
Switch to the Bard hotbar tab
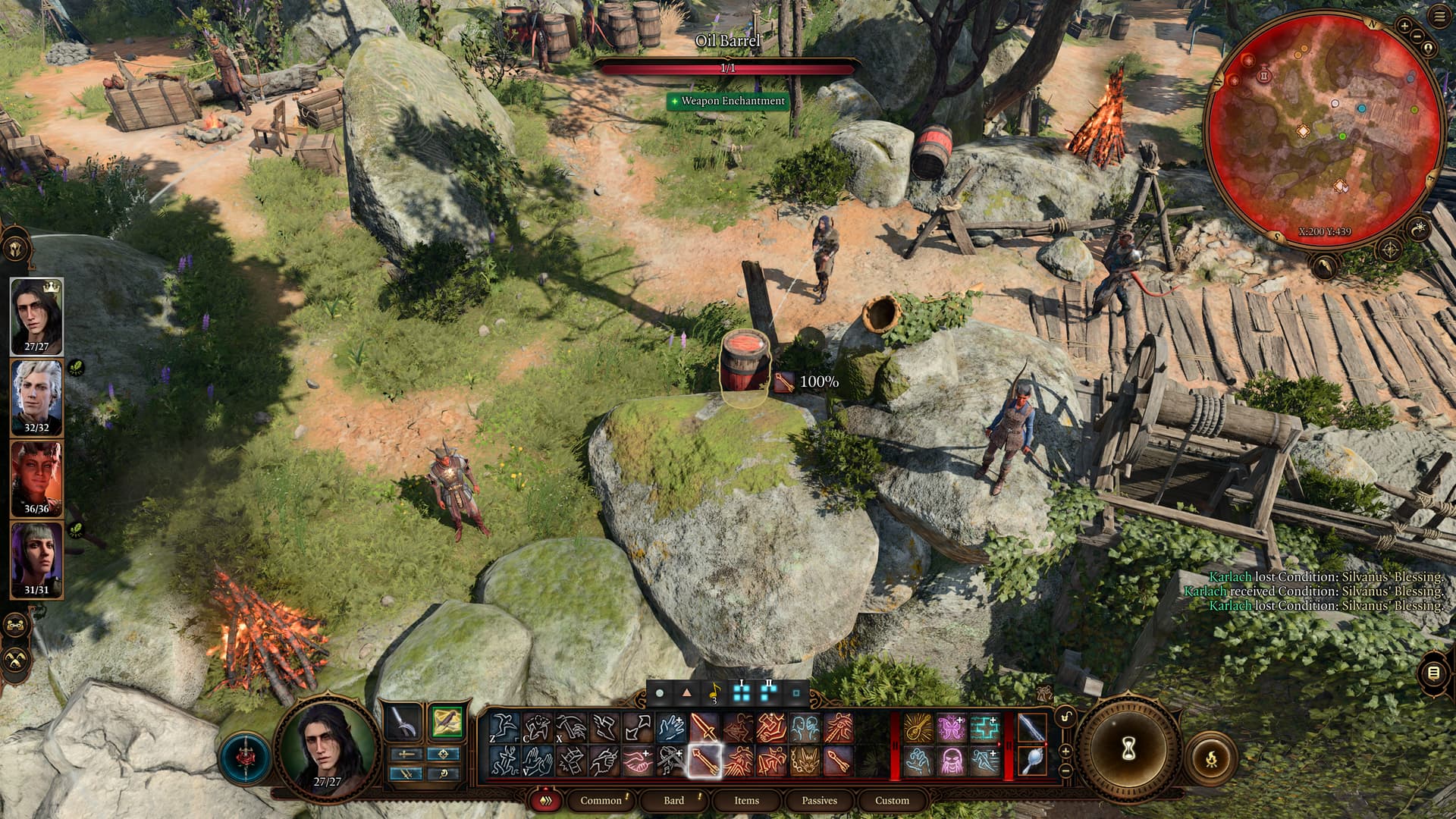click(x=673, y=800)
